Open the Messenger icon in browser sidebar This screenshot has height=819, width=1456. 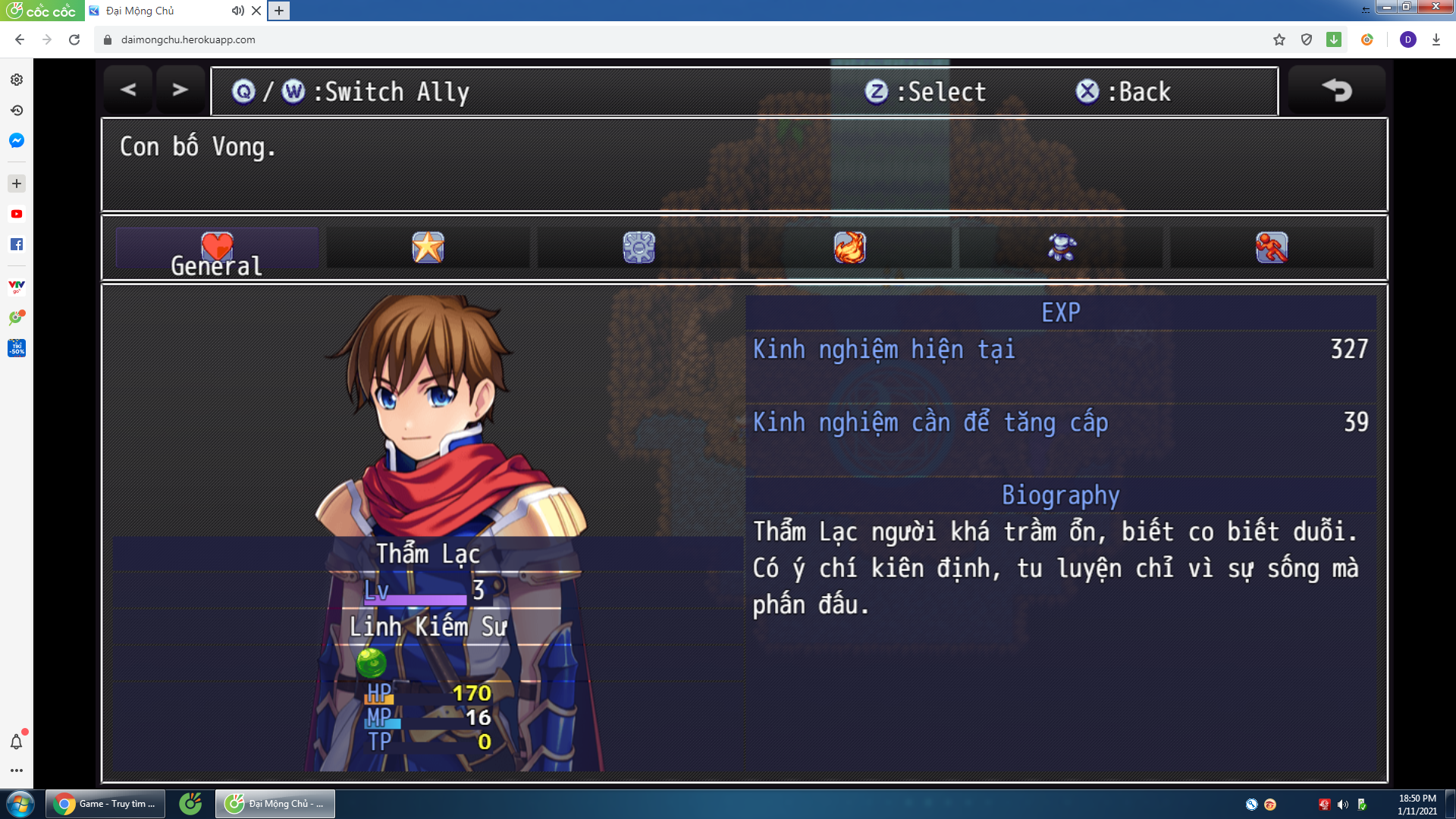click(15, 141)
